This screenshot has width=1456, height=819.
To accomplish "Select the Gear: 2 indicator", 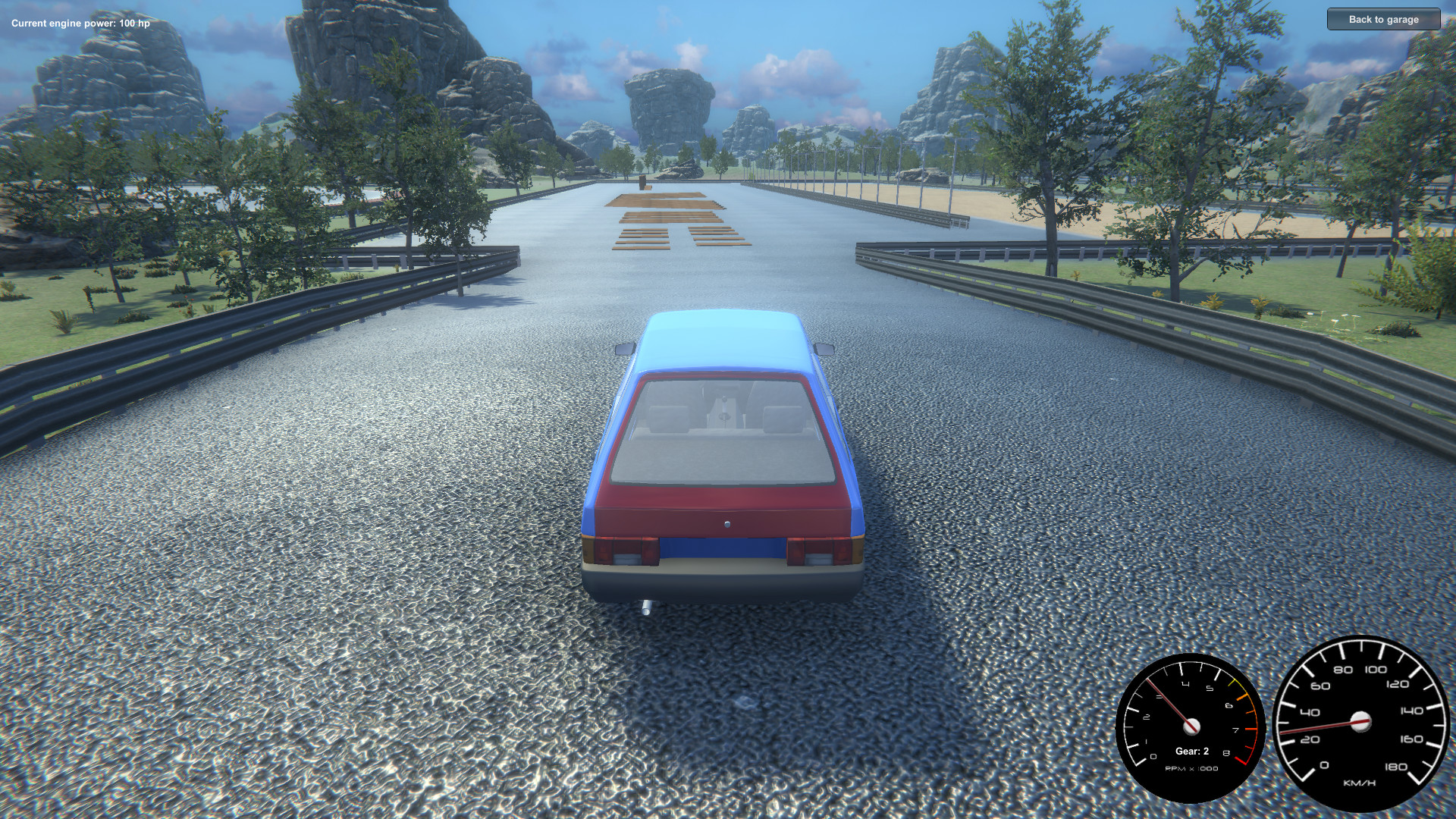I will (x=1191, y=751).
